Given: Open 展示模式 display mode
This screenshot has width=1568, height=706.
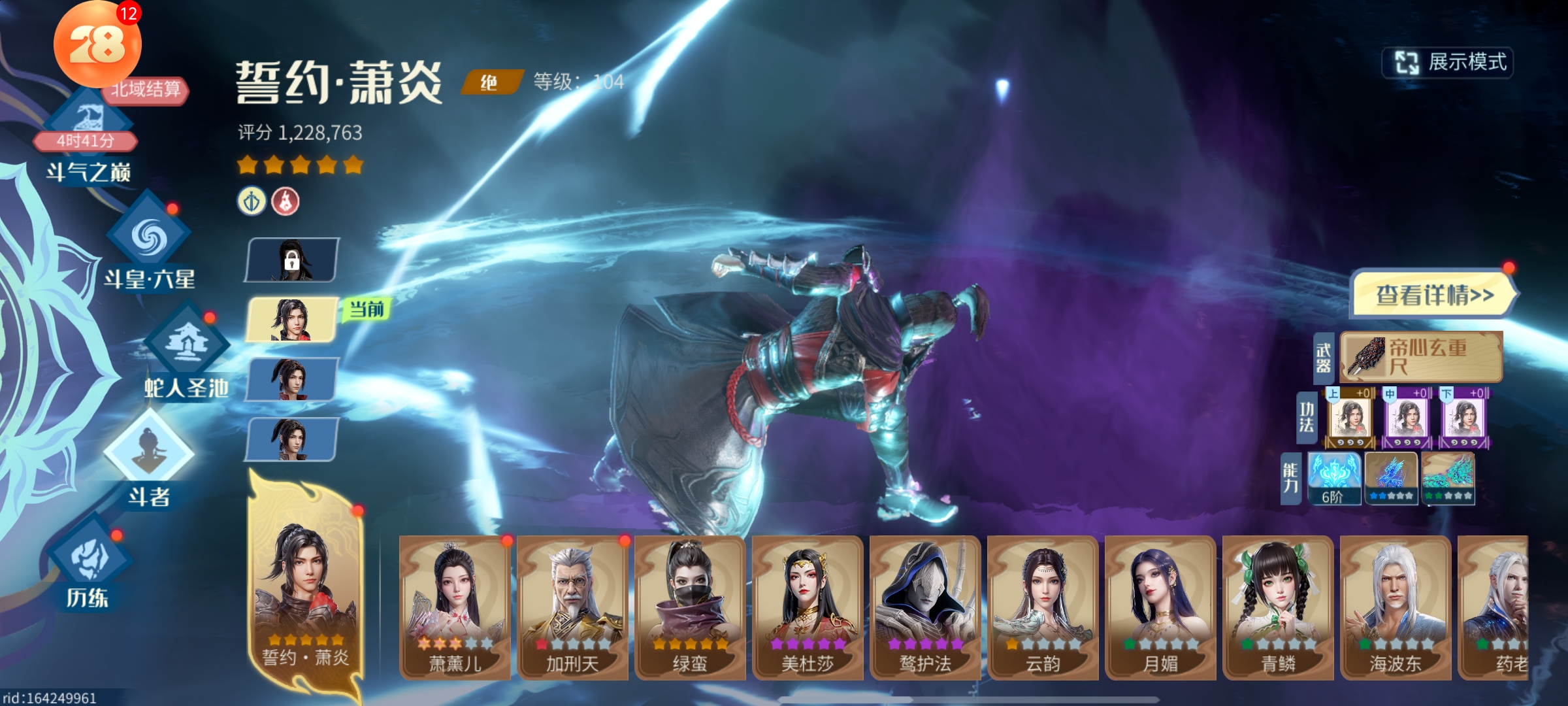Looking at the screenshot, I should point(1448,63).
